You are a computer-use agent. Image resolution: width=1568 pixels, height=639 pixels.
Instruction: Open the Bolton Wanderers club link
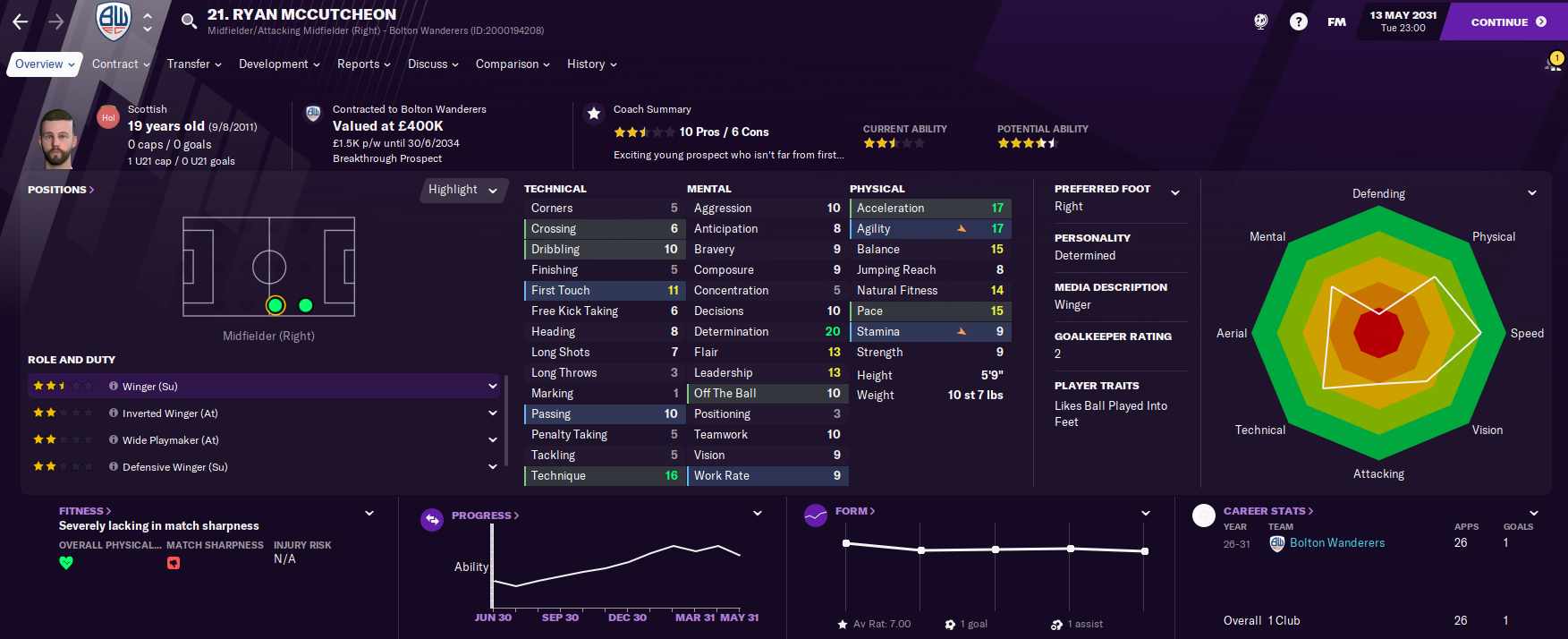(1336, 543)
